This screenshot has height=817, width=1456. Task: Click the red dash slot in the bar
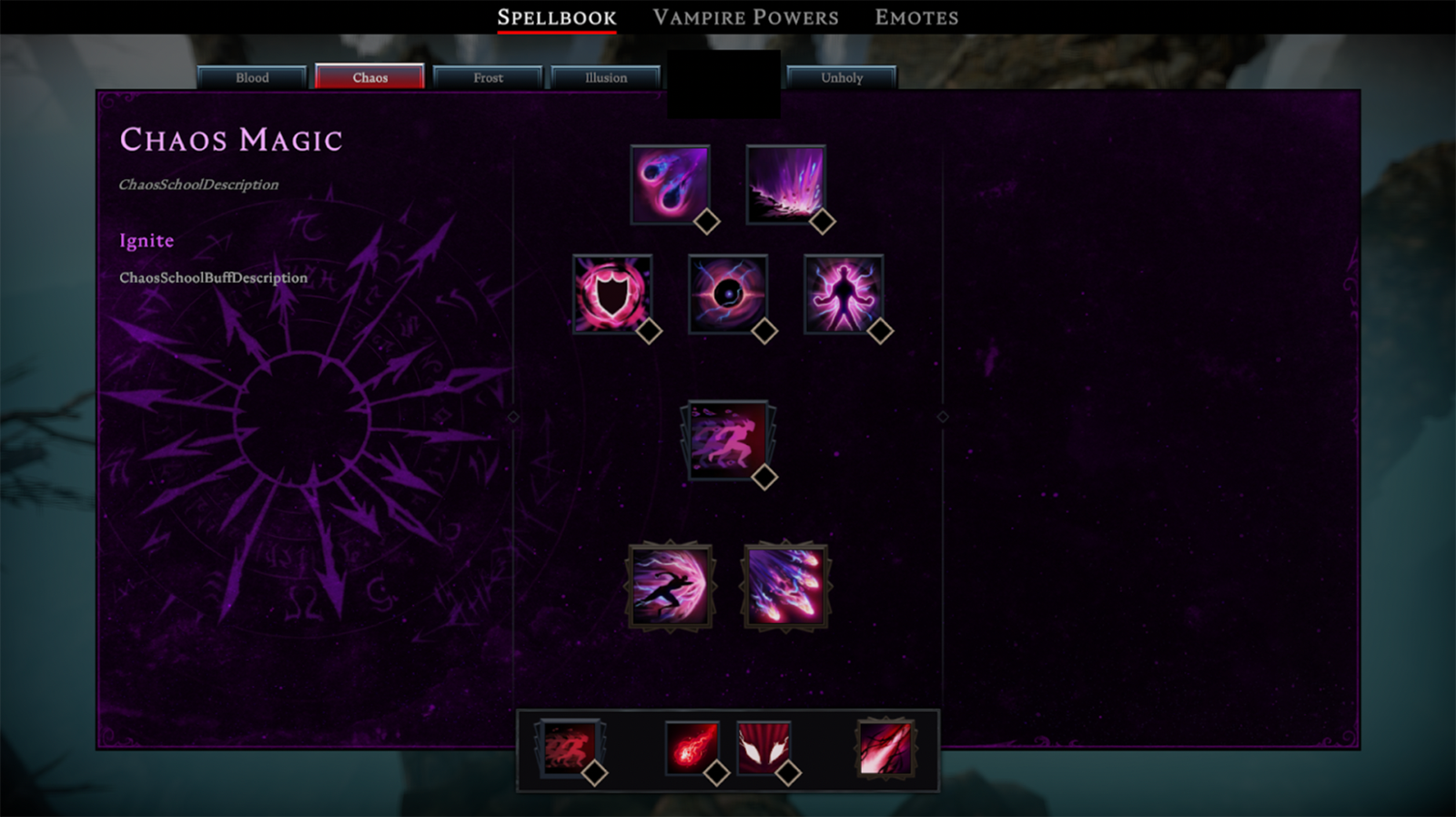(570, 748)
